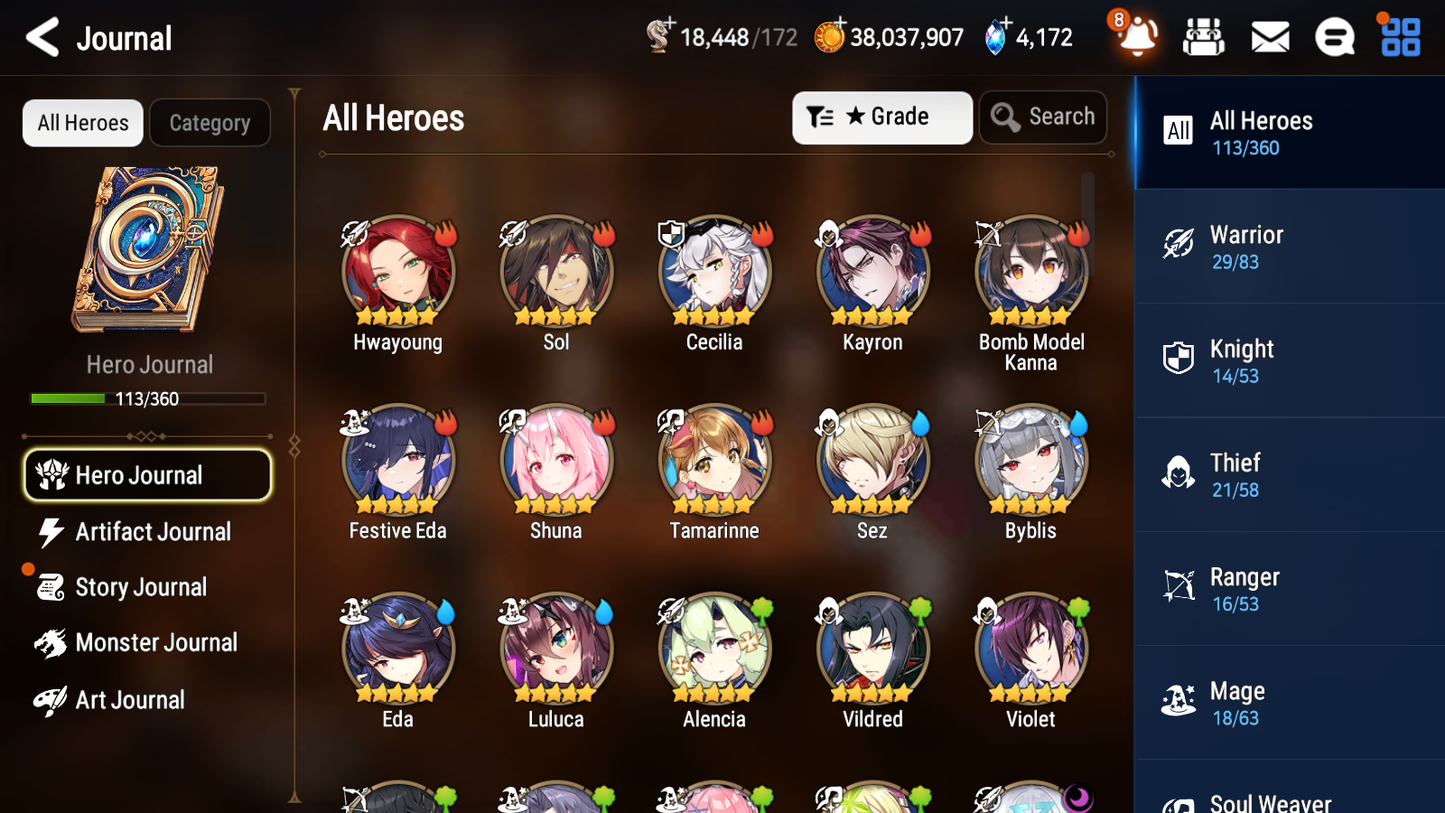This screenshot has width=1445, height=813.
Task: Open Search for heroes
Action: pos(1043,116)
